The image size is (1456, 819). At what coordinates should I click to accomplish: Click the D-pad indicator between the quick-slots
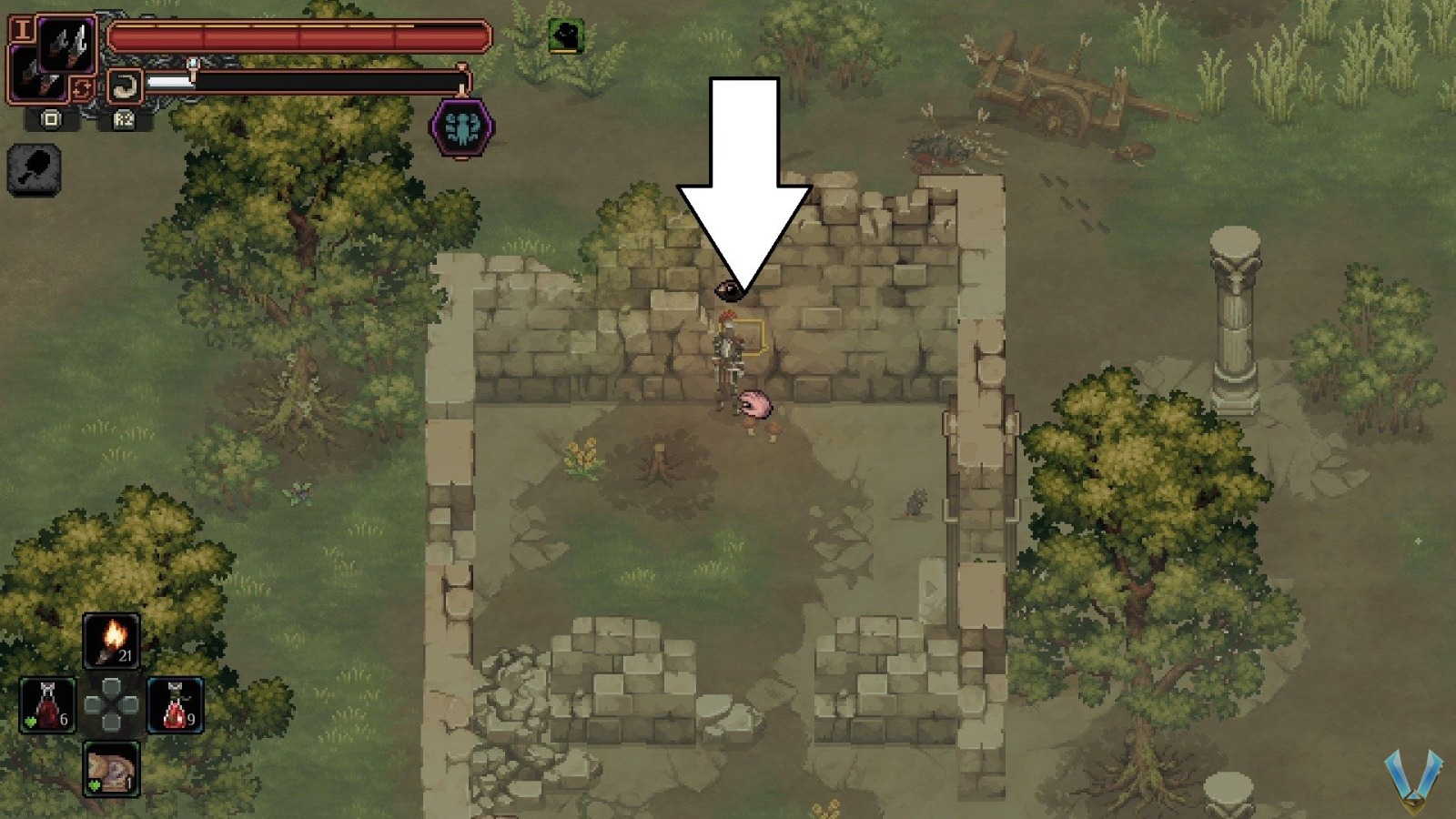tap(110, 703)
